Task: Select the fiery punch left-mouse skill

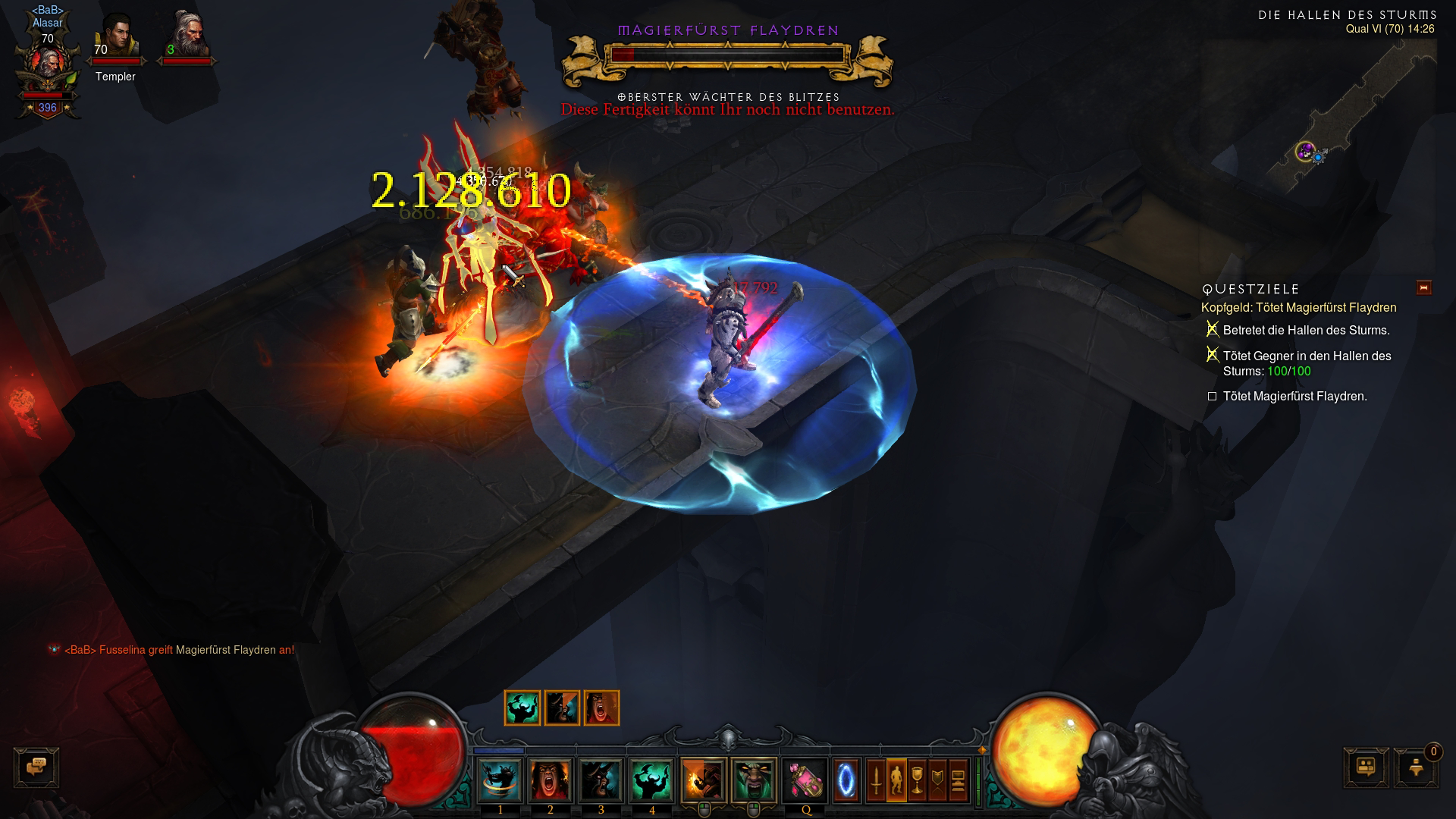Action: click(704, 780)
